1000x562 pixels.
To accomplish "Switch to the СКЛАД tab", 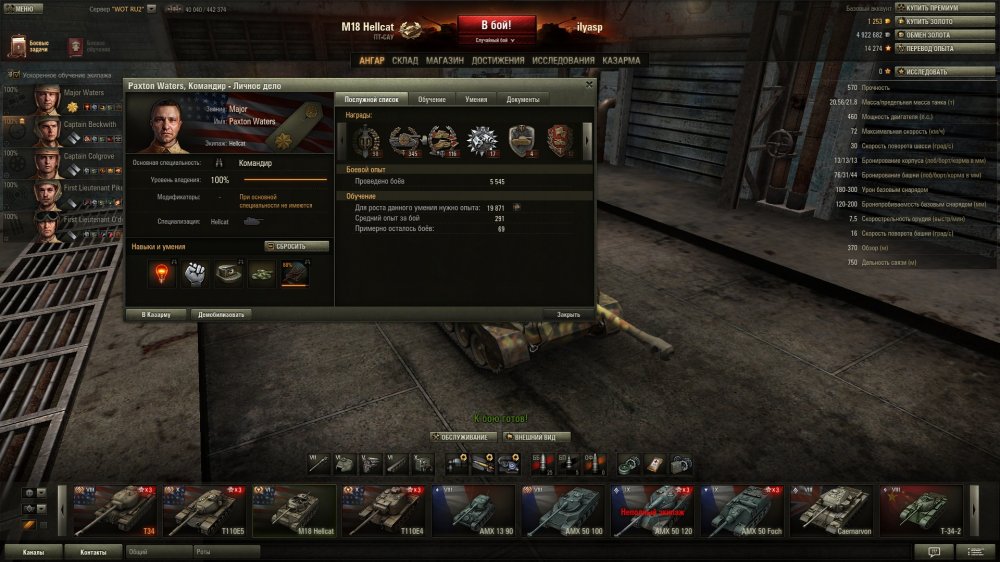I will (405, 60).
